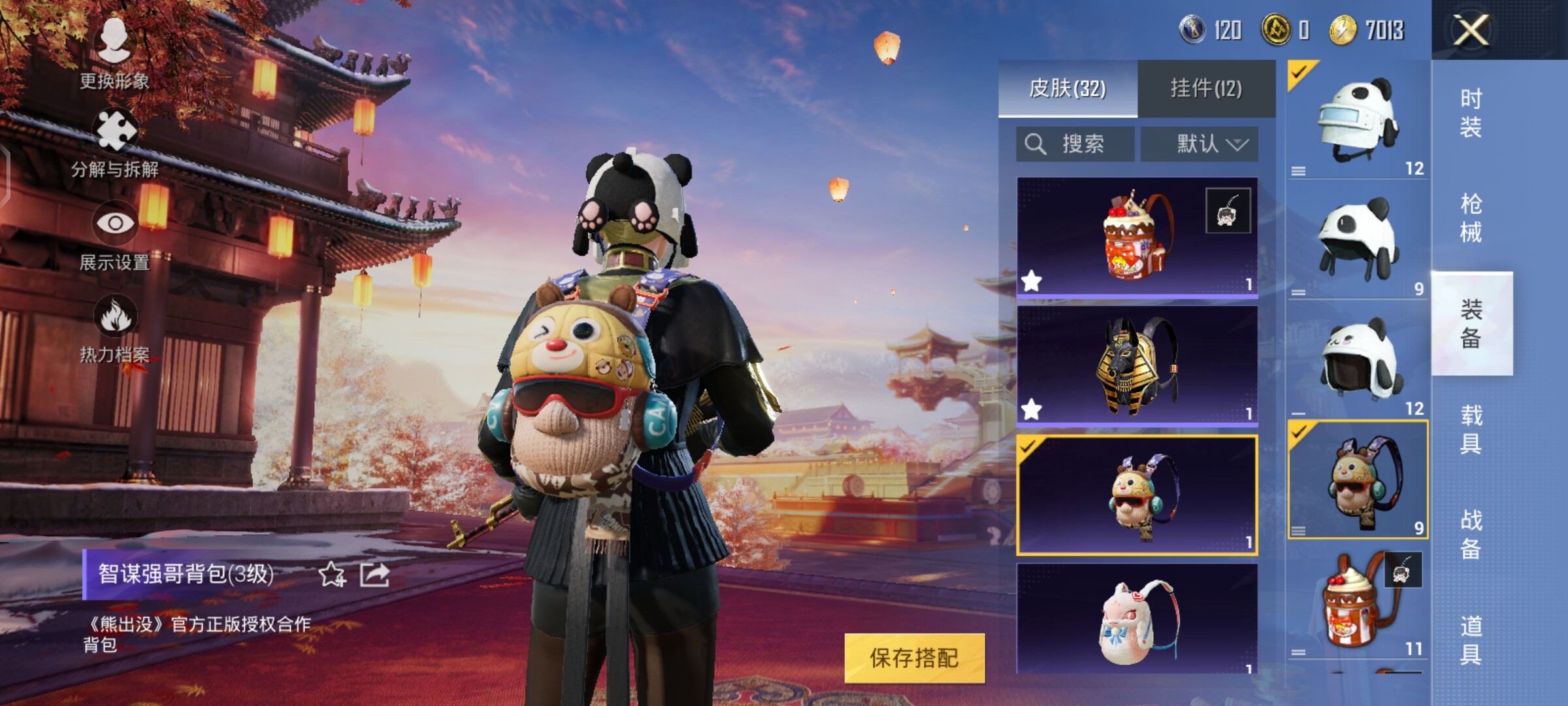Image resolution: width=1568 pixels, height=706 pixels.
Task: Save the outfit with 保存搭配
Action: point(914,658)
